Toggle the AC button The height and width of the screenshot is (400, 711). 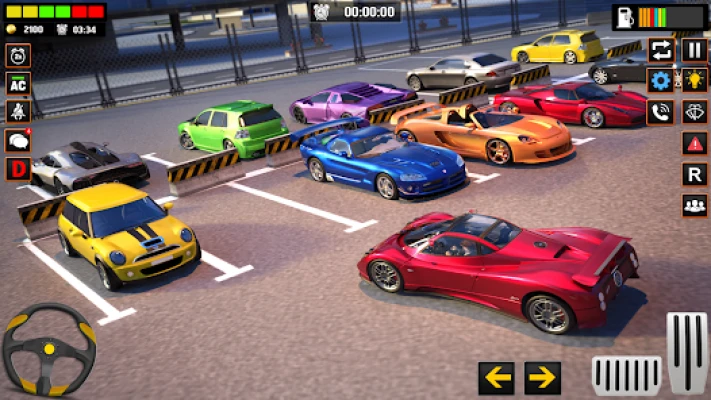pos(17,84)
